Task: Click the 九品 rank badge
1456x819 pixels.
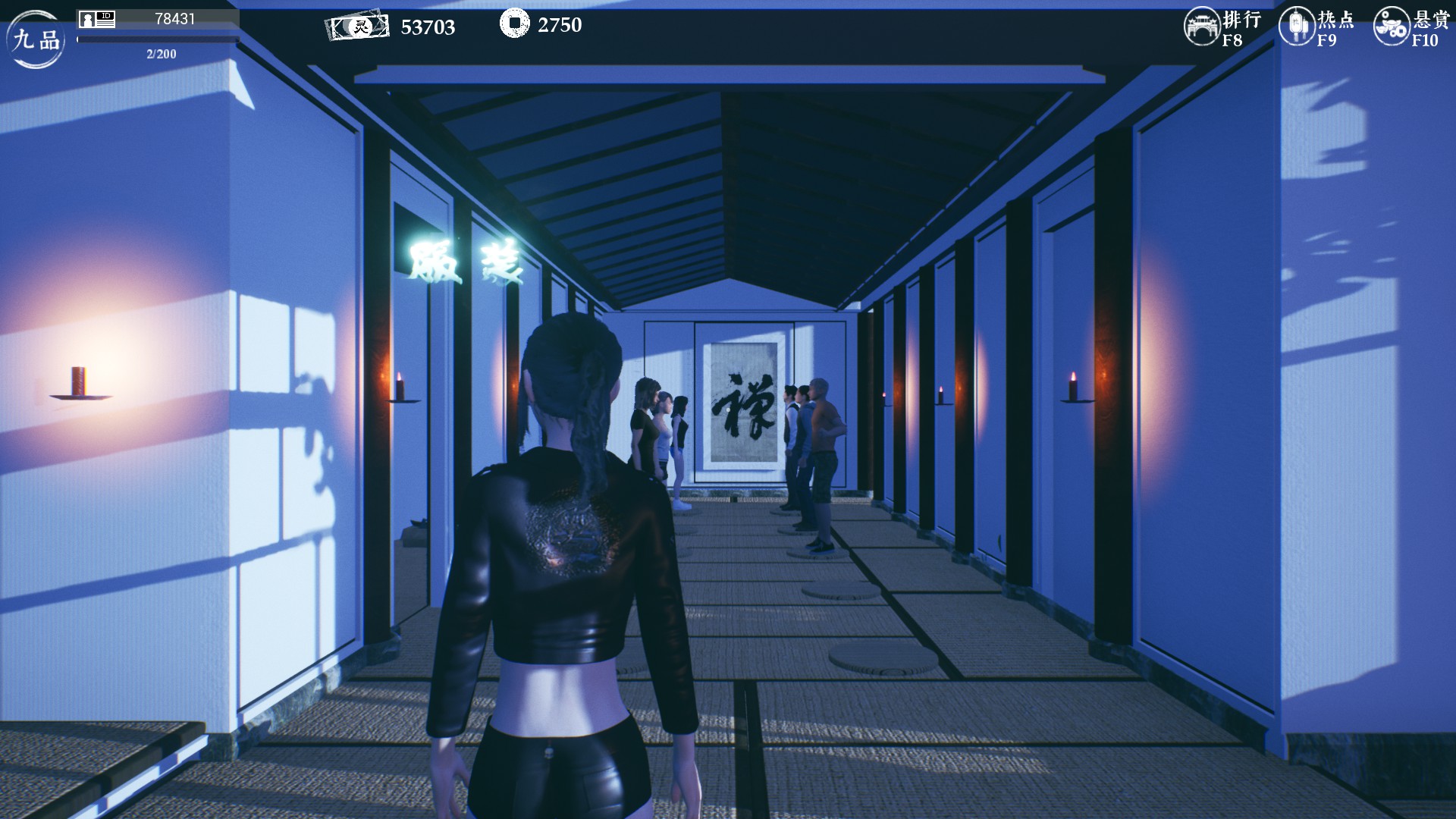Action: [x=36, y=39]
